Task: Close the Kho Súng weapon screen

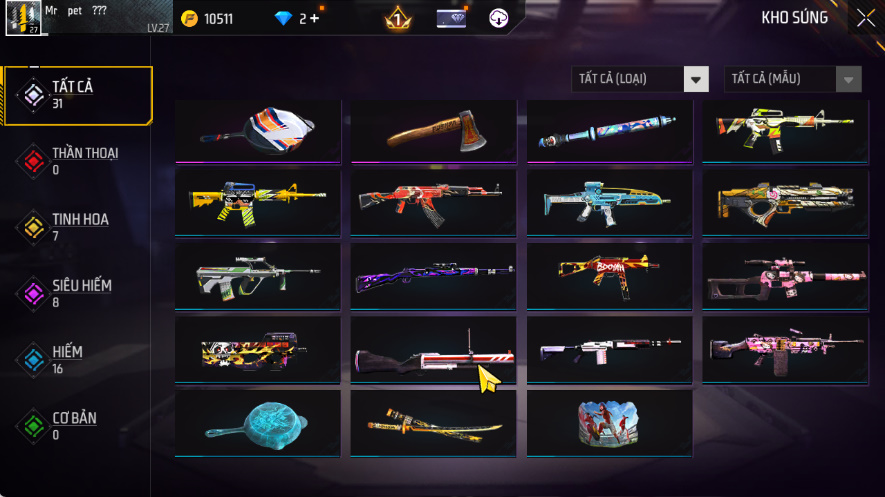Action: click(x=865, y=18)
